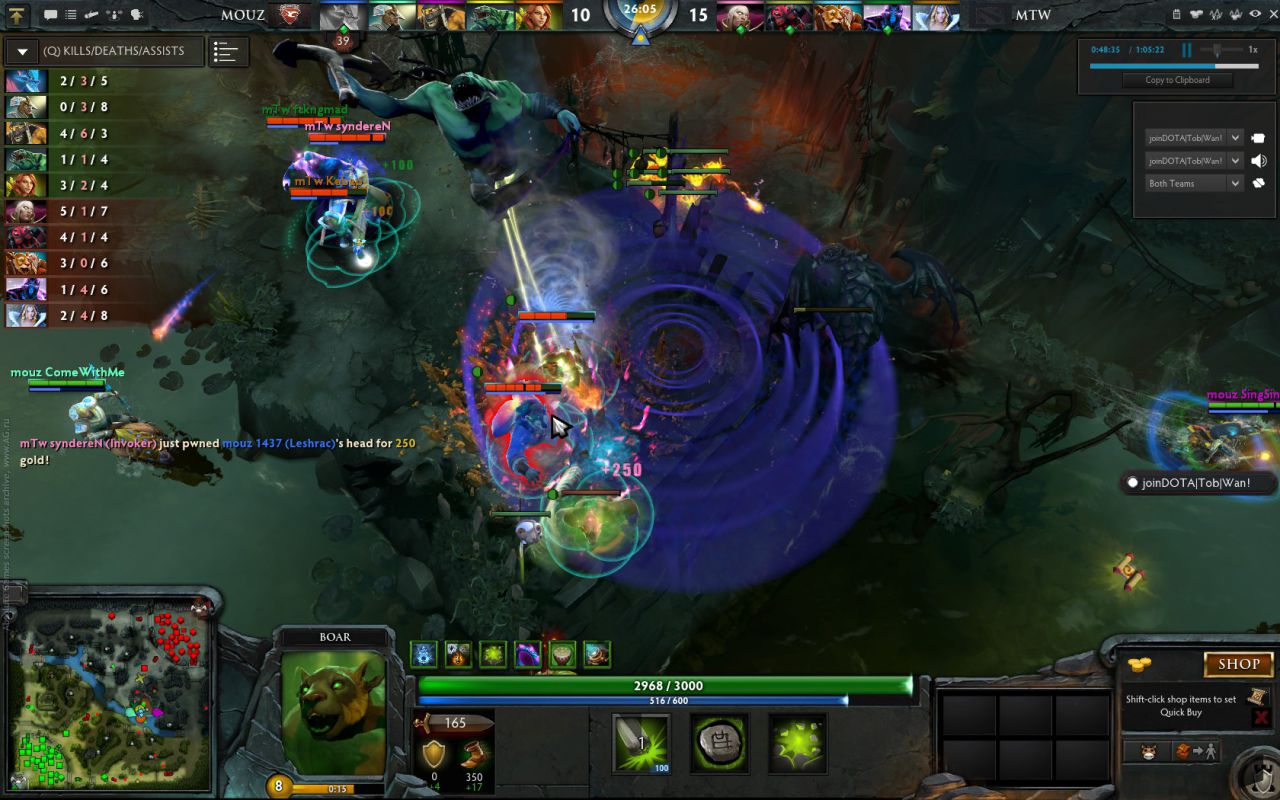
Task: Select the Boar unit portrait
Action: [334, 710]
